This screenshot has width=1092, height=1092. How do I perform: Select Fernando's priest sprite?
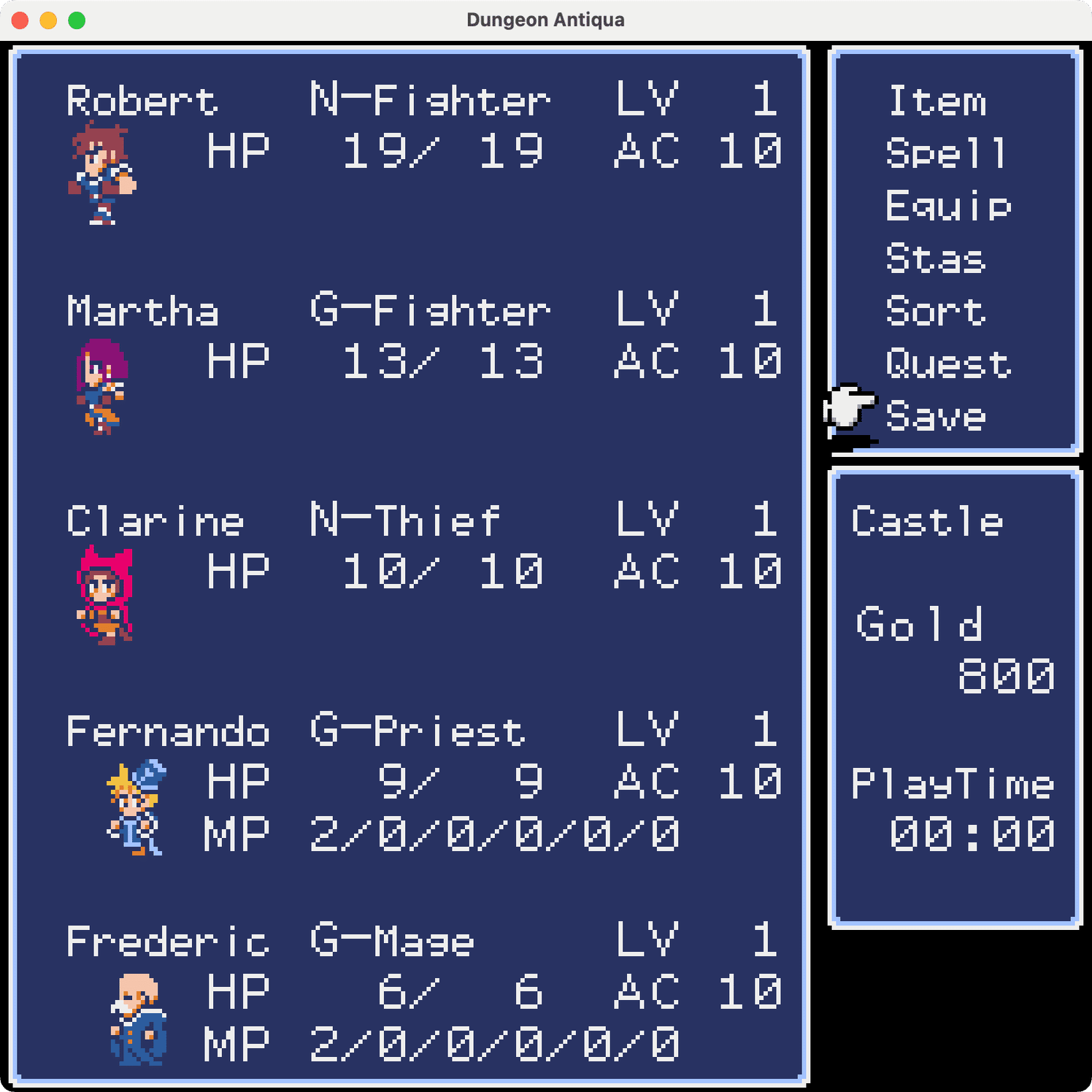point(135,807)
